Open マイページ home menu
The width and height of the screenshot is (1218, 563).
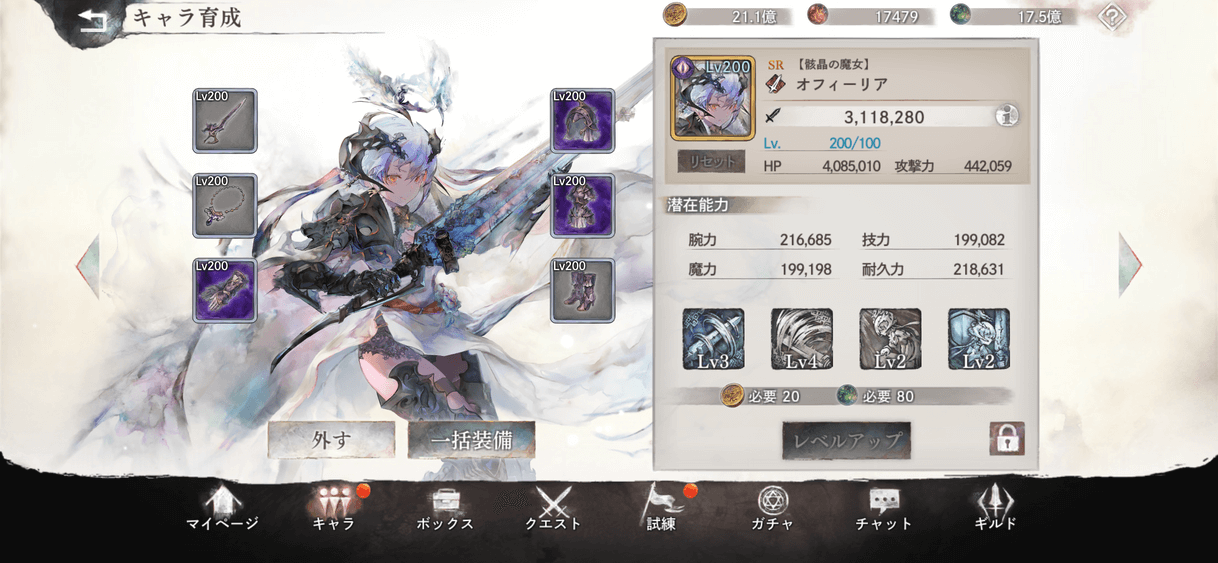(222, 508)
